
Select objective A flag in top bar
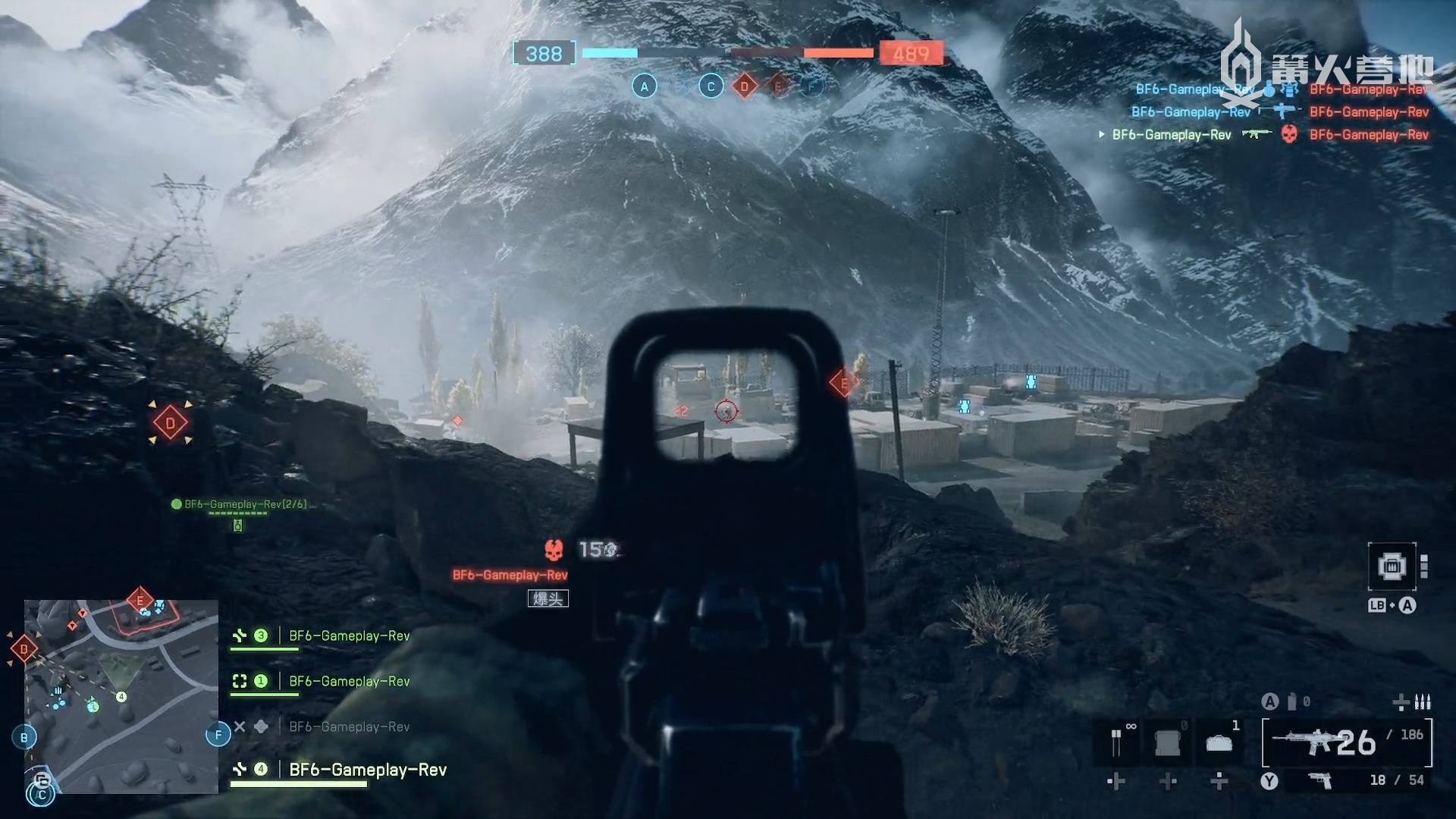pyautogui.click(x=644, y=86)
